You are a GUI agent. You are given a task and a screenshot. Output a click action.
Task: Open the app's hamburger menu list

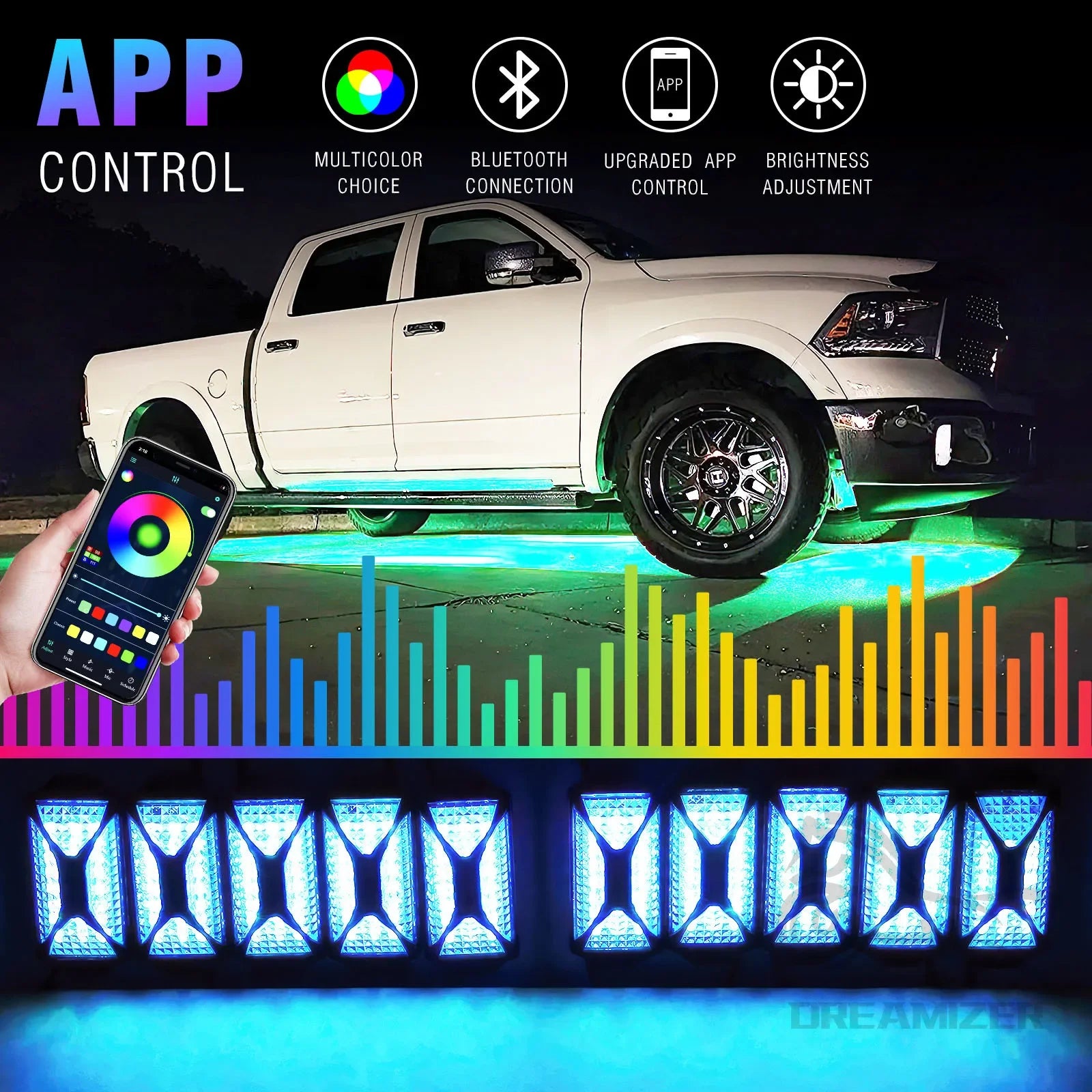point(132,460)
